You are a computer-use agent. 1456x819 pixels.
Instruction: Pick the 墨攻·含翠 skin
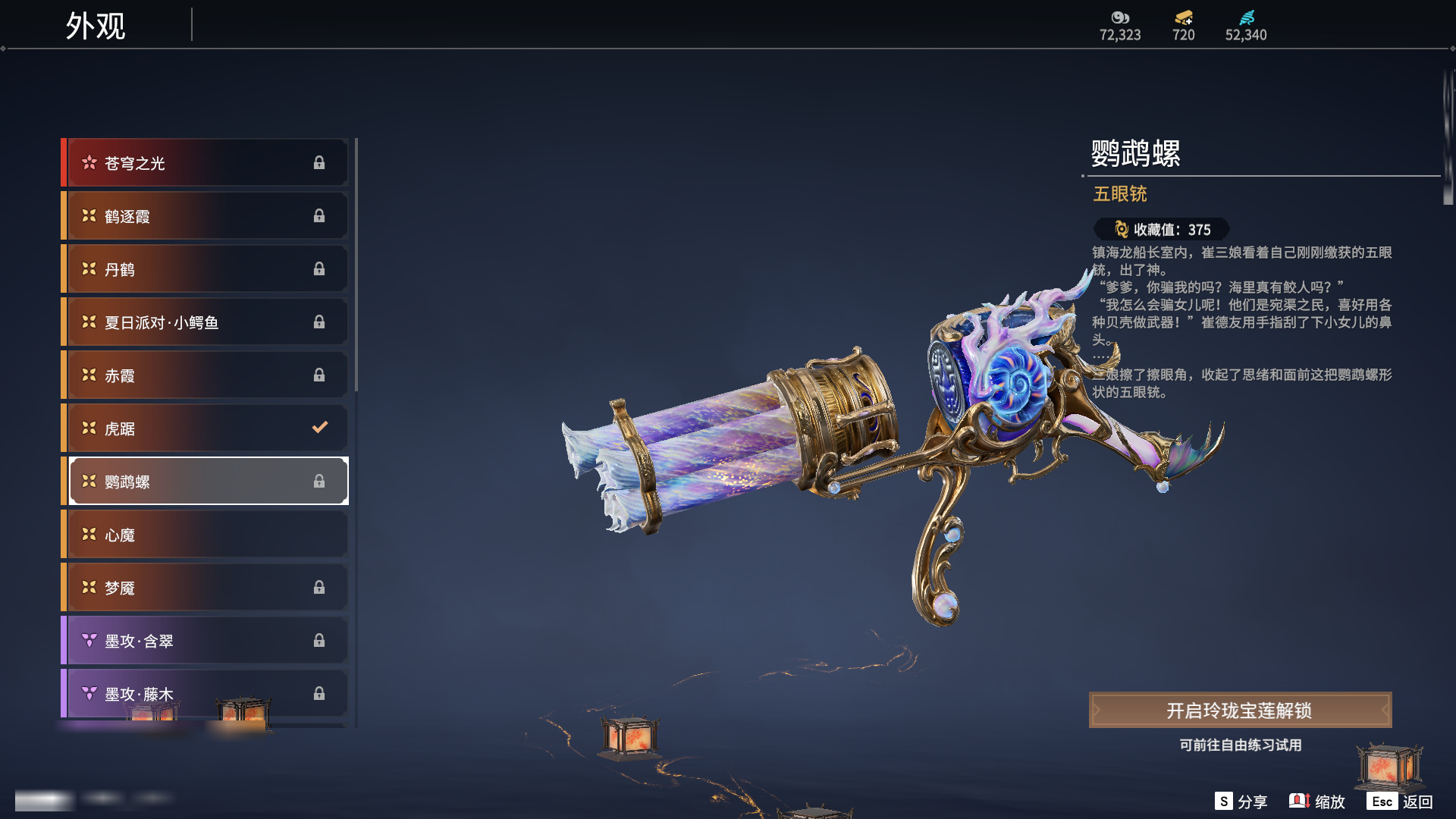[x=205, y=641]
